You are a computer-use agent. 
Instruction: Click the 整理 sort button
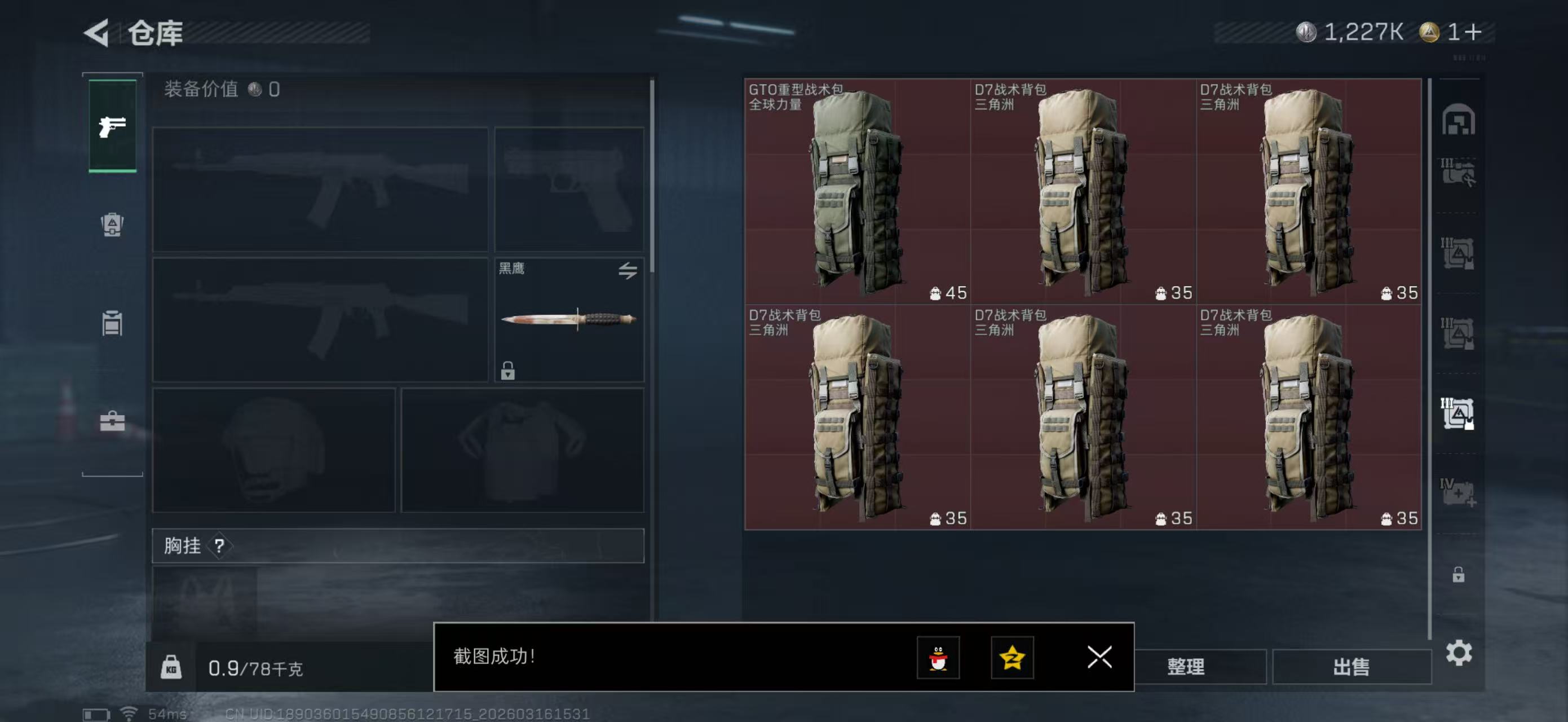(x=1185, y=667)
